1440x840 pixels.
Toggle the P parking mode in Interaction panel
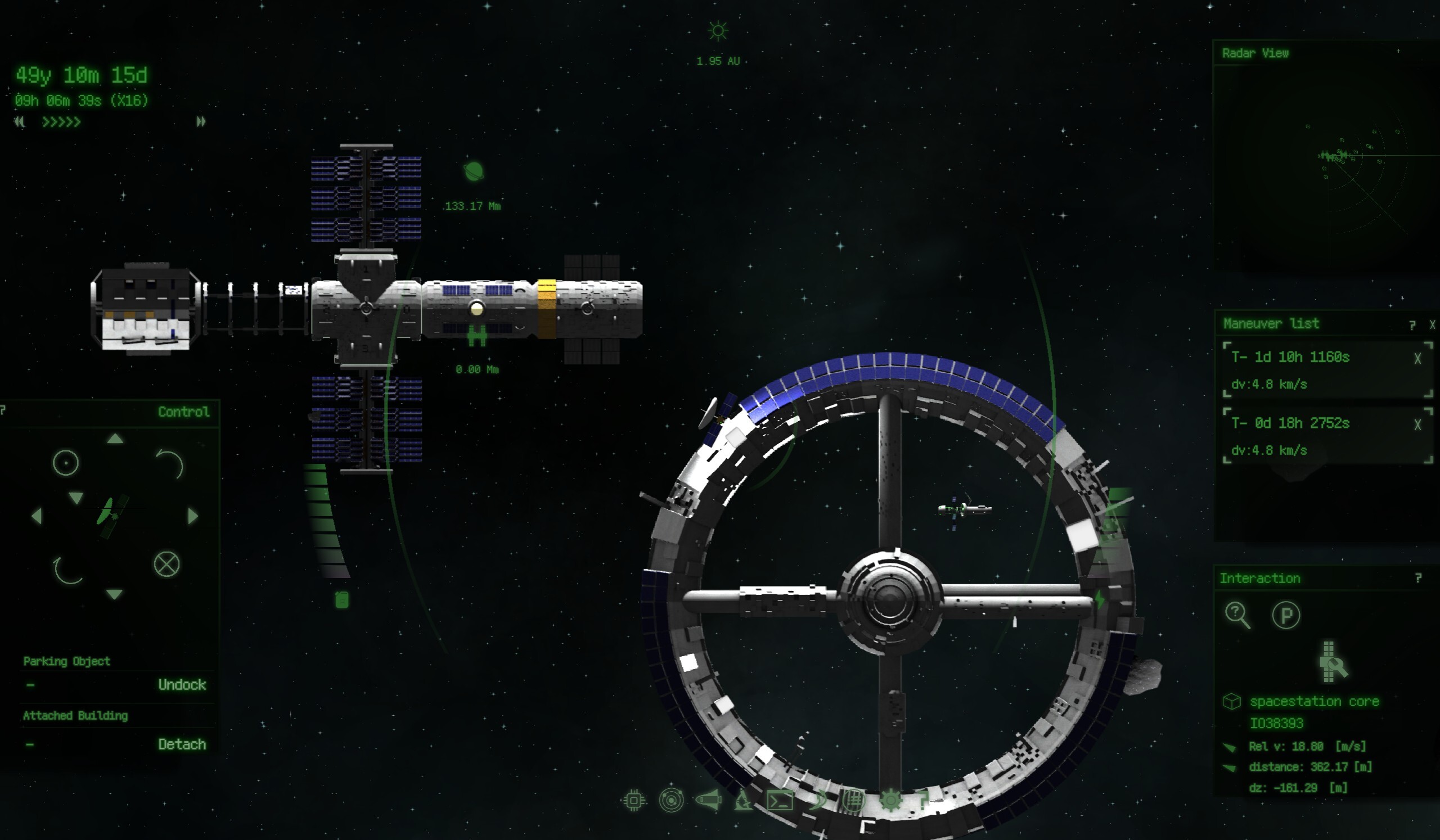pos(1288,615)
